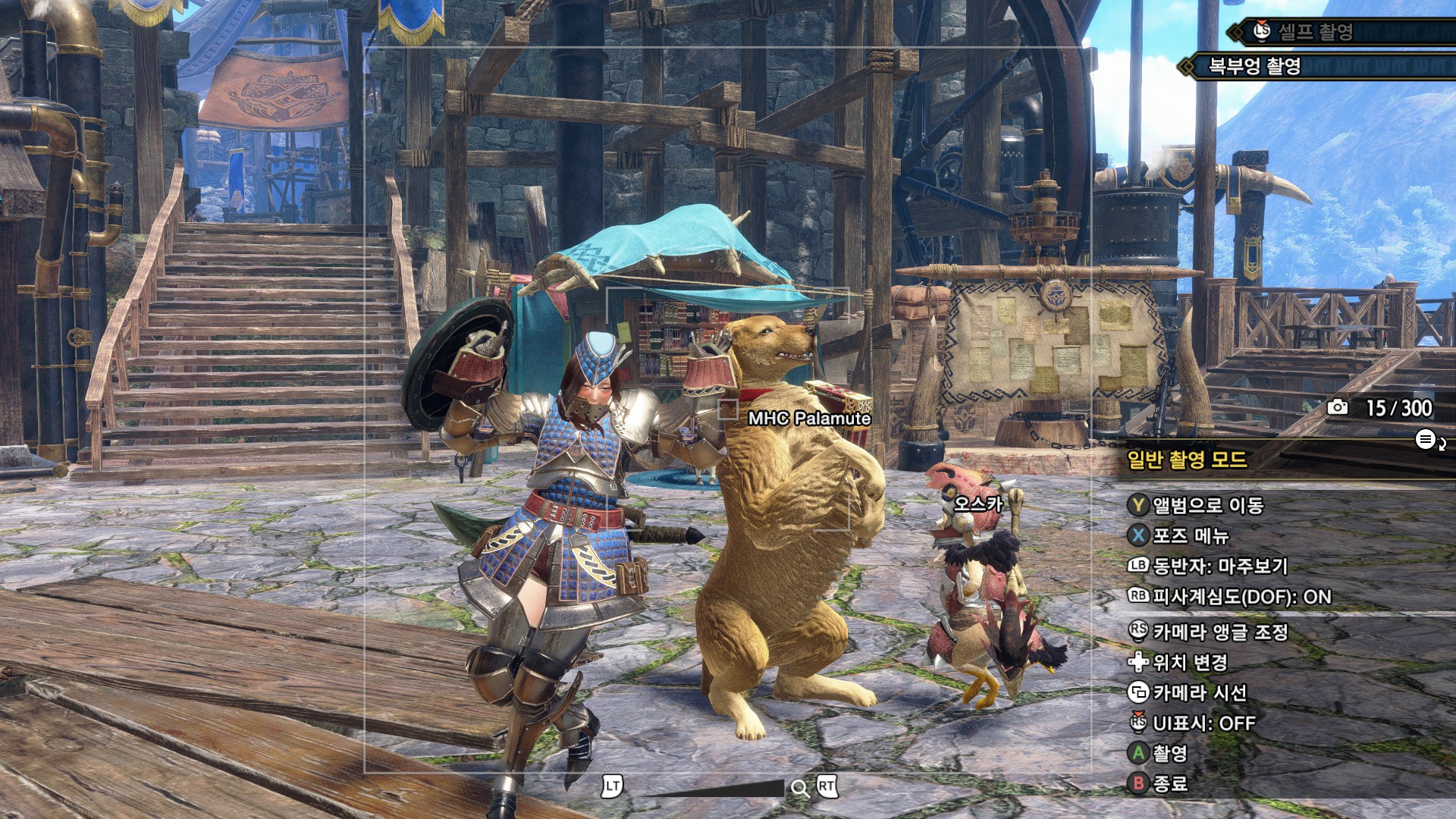The image size is (1456, 819).
Task: Exit photo mode with 종료
Action: (1169, 784)
